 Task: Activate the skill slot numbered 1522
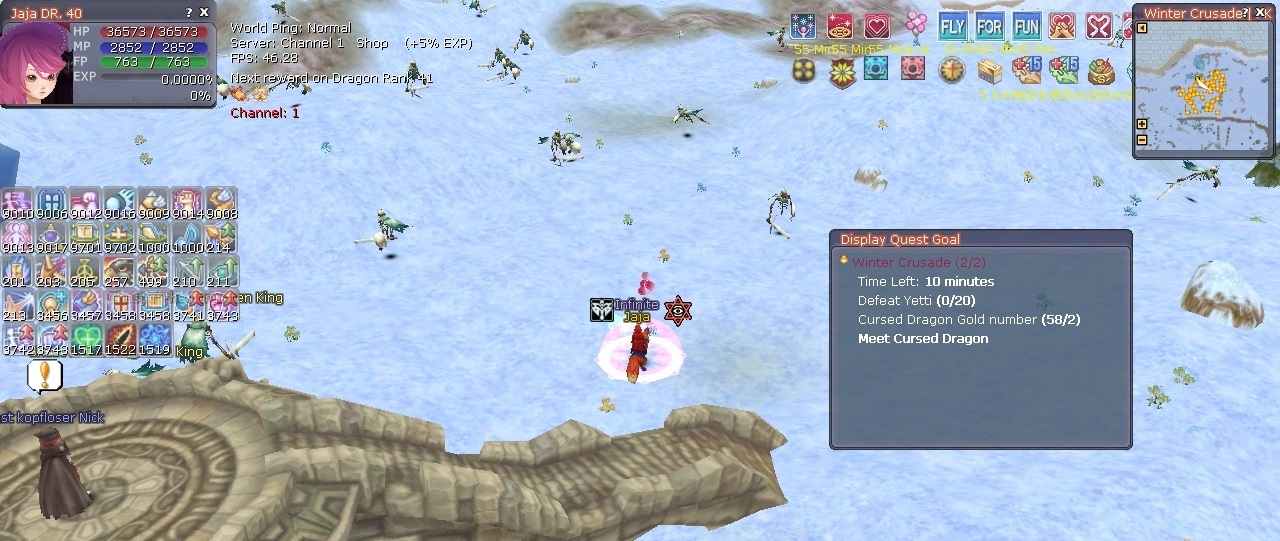click(121, 337)
